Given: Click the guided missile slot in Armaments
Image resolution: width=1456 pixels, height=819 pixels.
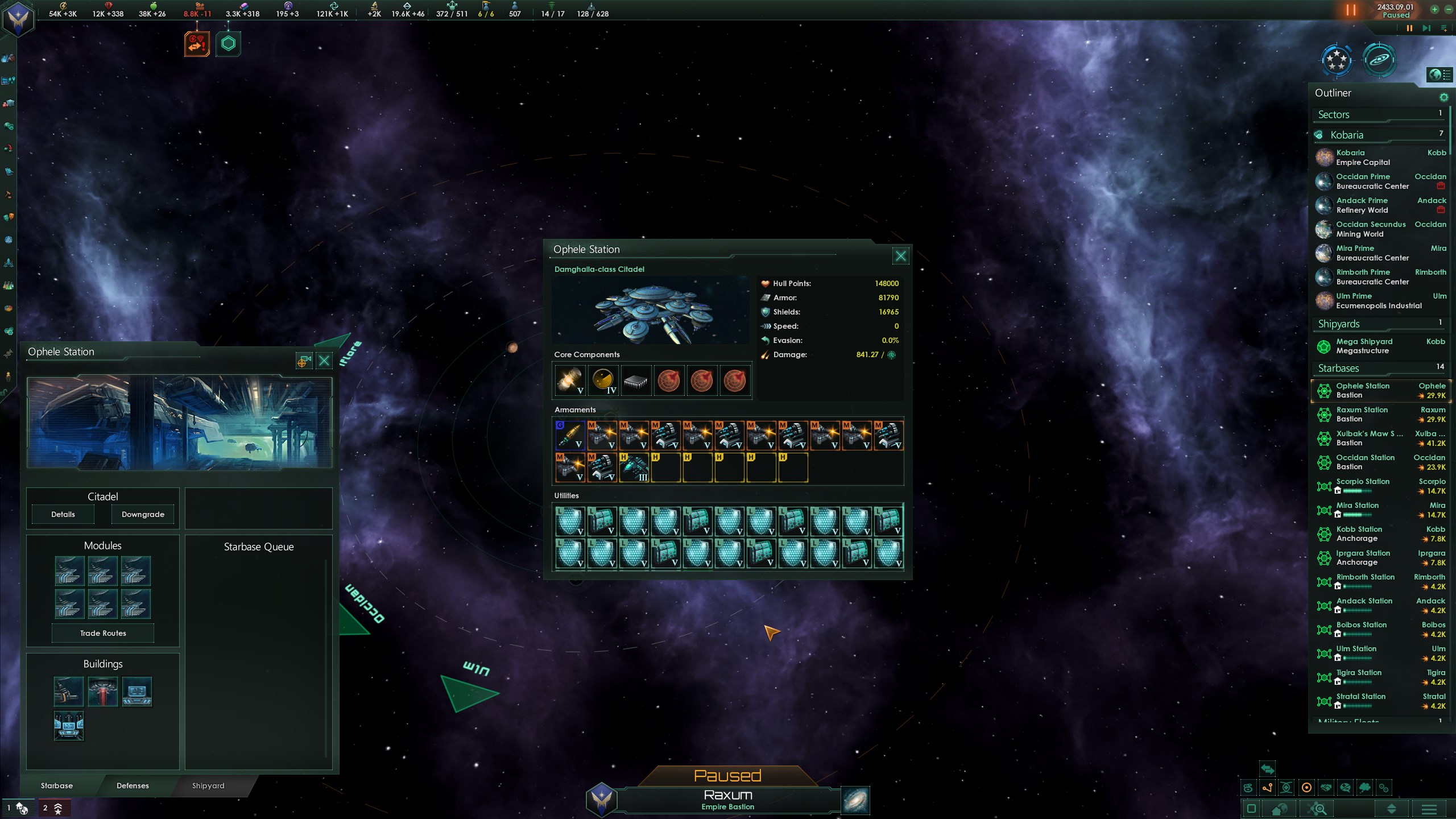Looking at the screenshot, I should click(570, 435).
